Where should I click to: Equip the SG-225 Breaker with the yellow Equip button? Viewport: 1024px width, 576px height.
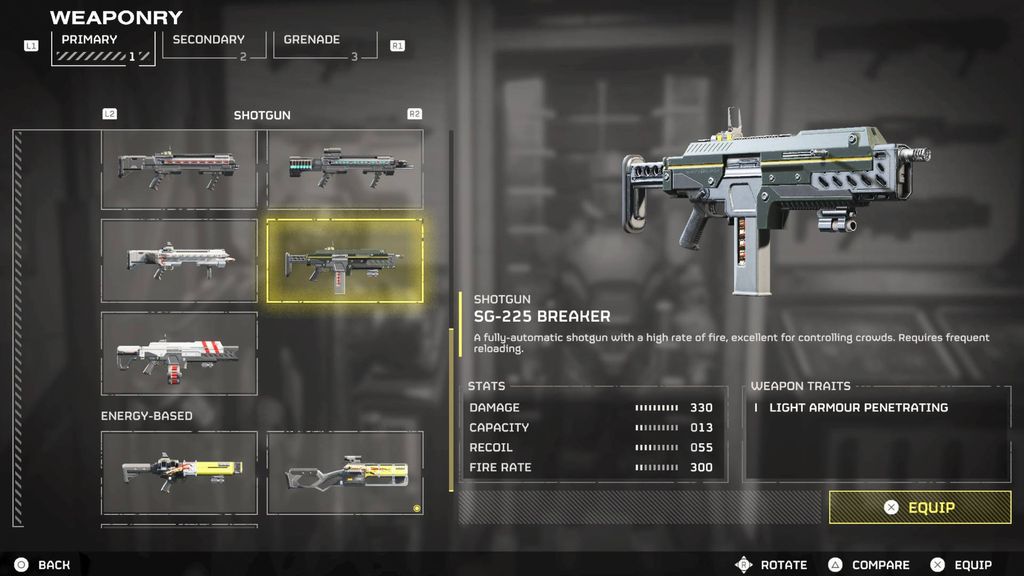pyautogui.click(x=919, y=507)
